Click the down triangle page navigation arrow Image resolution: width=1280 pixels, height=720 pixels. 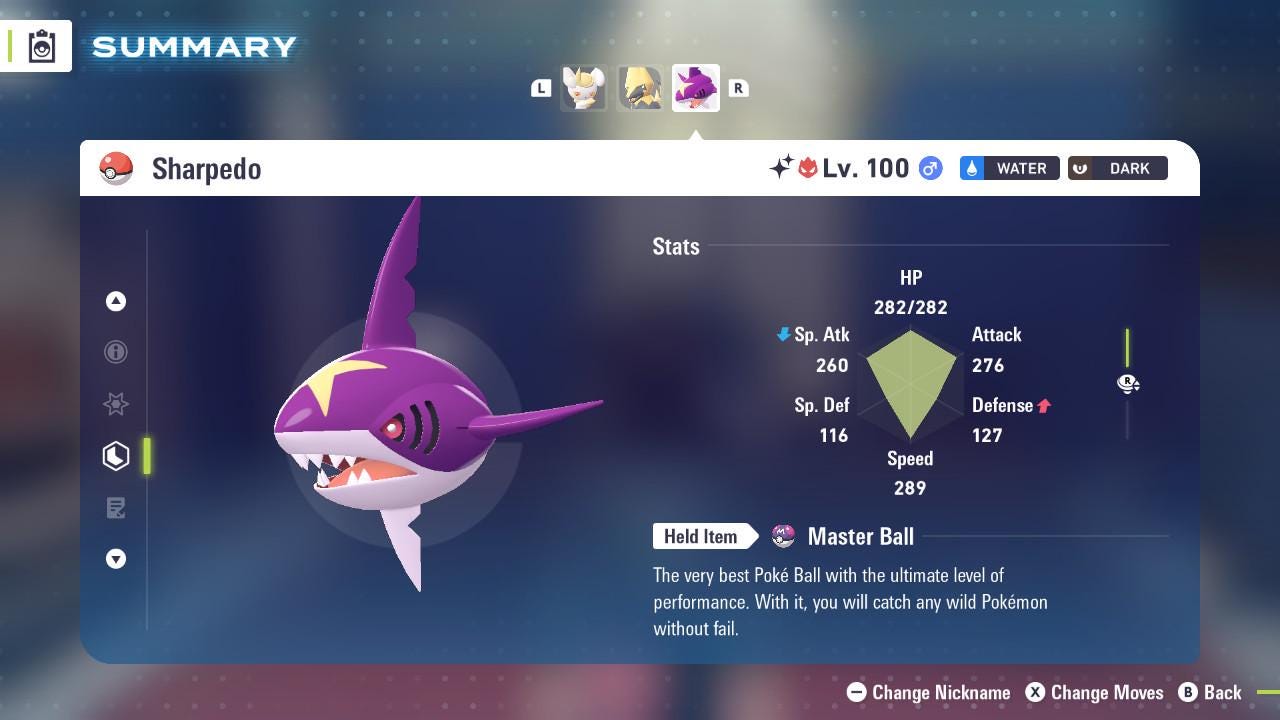tap(116, 559)
